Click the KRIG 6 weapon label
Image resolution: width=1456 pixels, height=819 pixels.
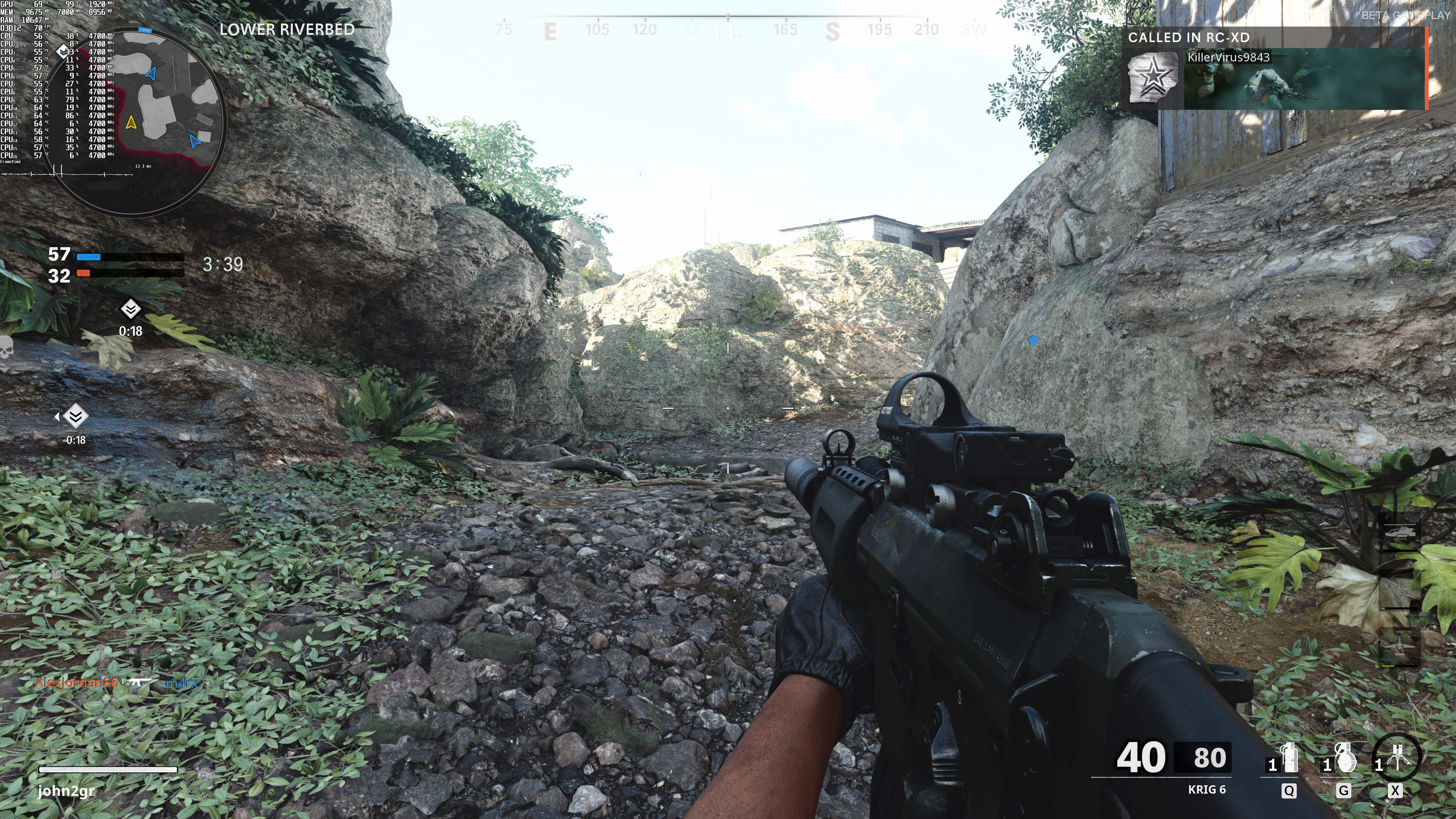tap(1206, 789)
